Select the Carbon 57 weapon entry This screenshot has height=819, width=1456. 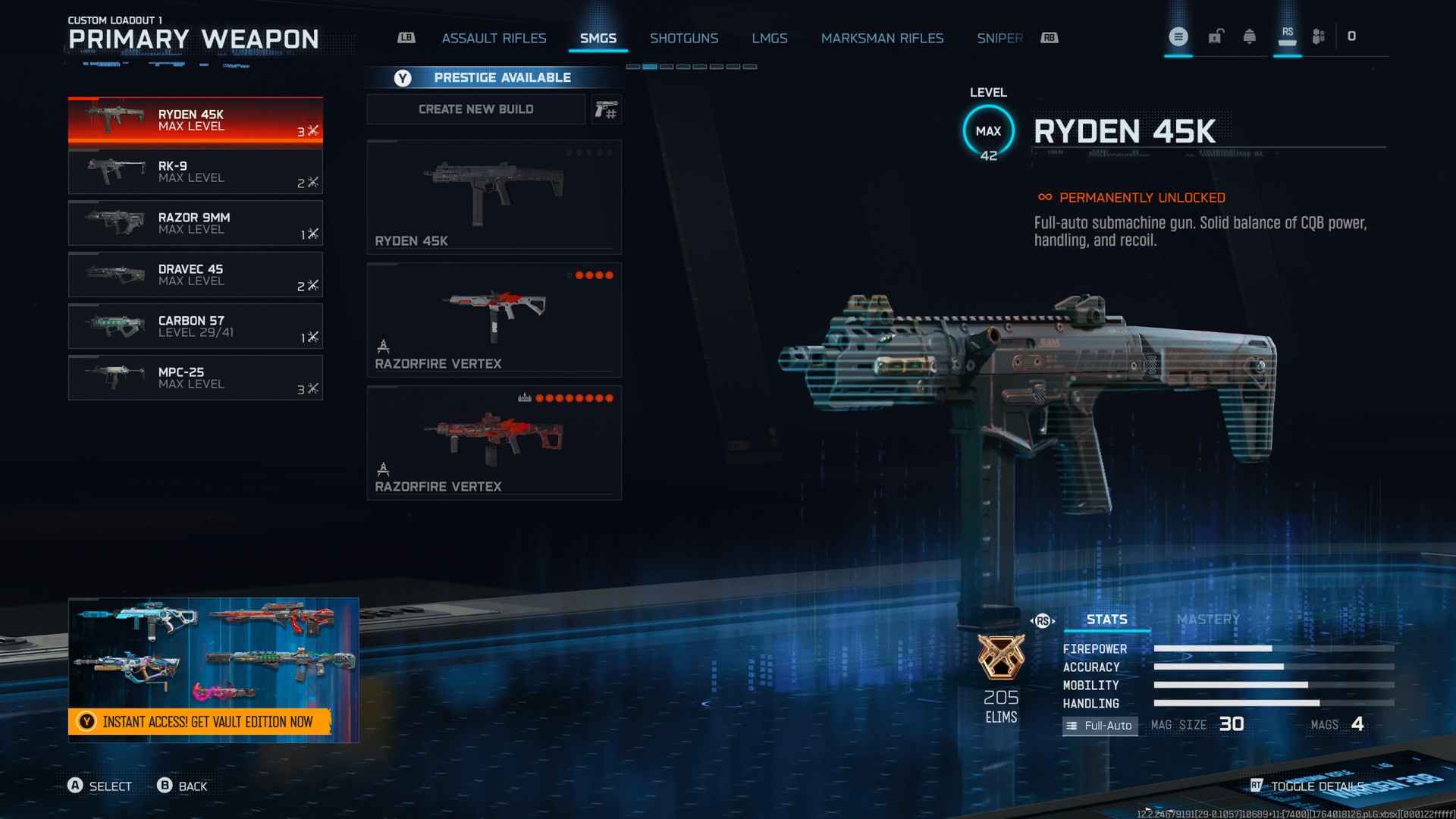click(x=195, y=327)
